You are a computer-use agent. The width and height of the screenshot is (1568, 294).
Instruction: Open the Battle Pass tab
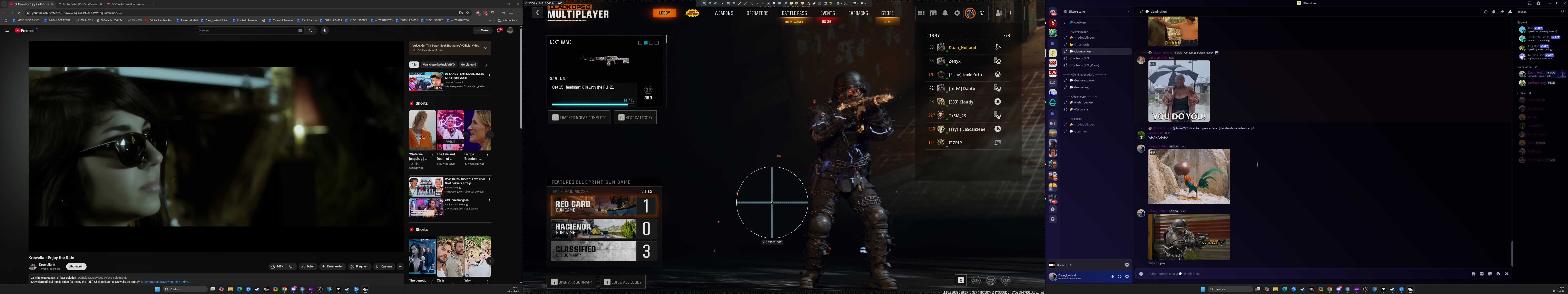click(x=794, y=13)
